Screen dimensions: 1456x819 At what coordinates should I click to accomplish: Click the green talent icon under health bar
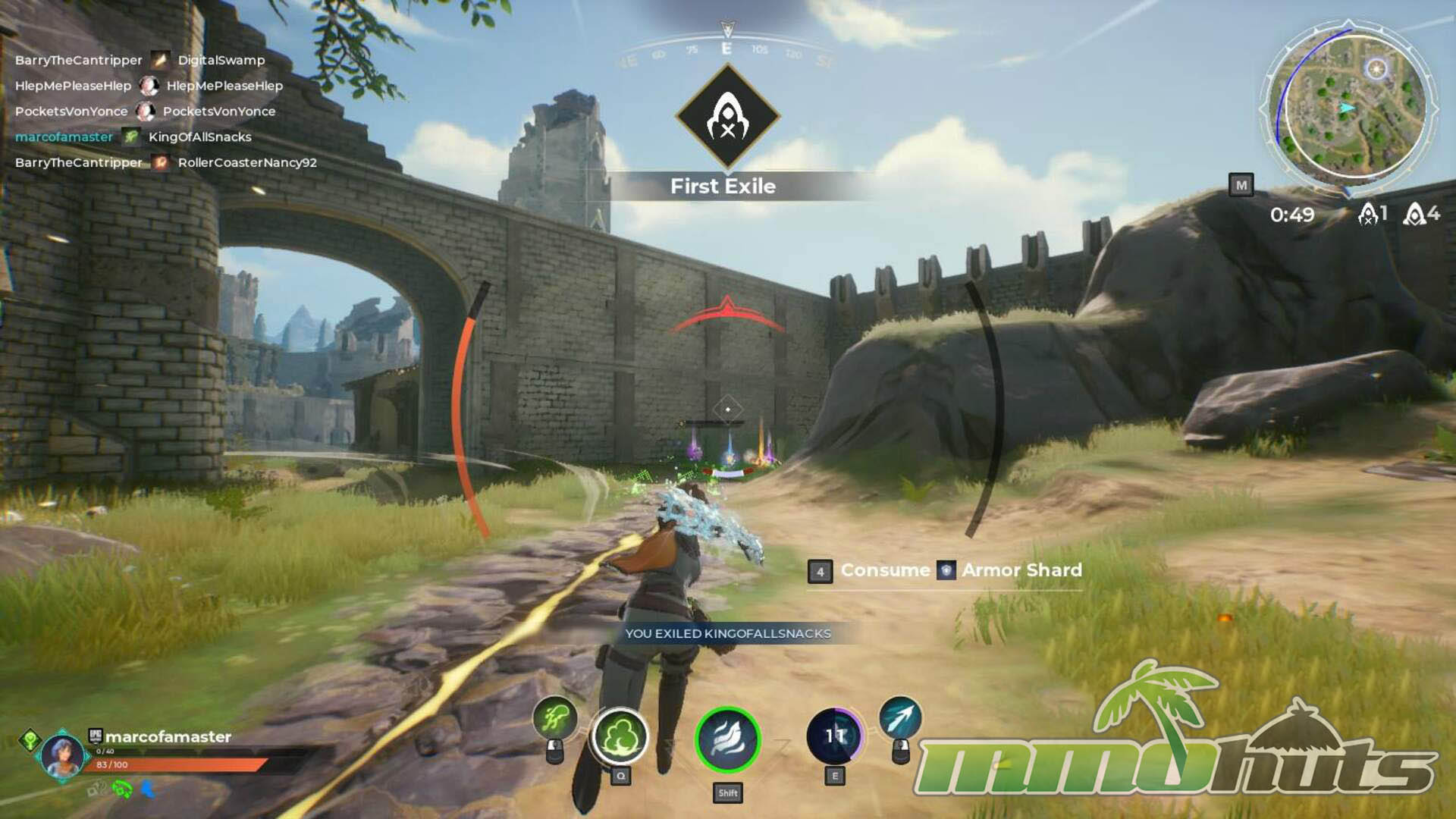pyautogui.click(x=122, y=790)
